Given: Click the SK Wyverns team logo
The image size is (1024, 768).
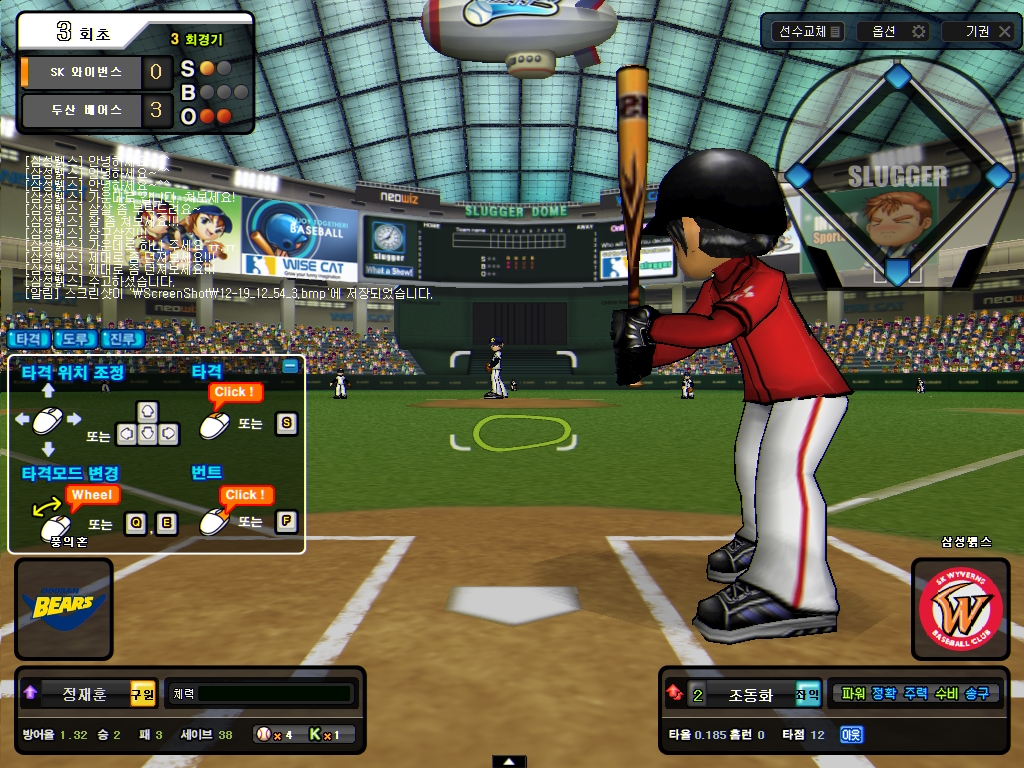Looking at the screenshot, I should (x=960, y=609).
